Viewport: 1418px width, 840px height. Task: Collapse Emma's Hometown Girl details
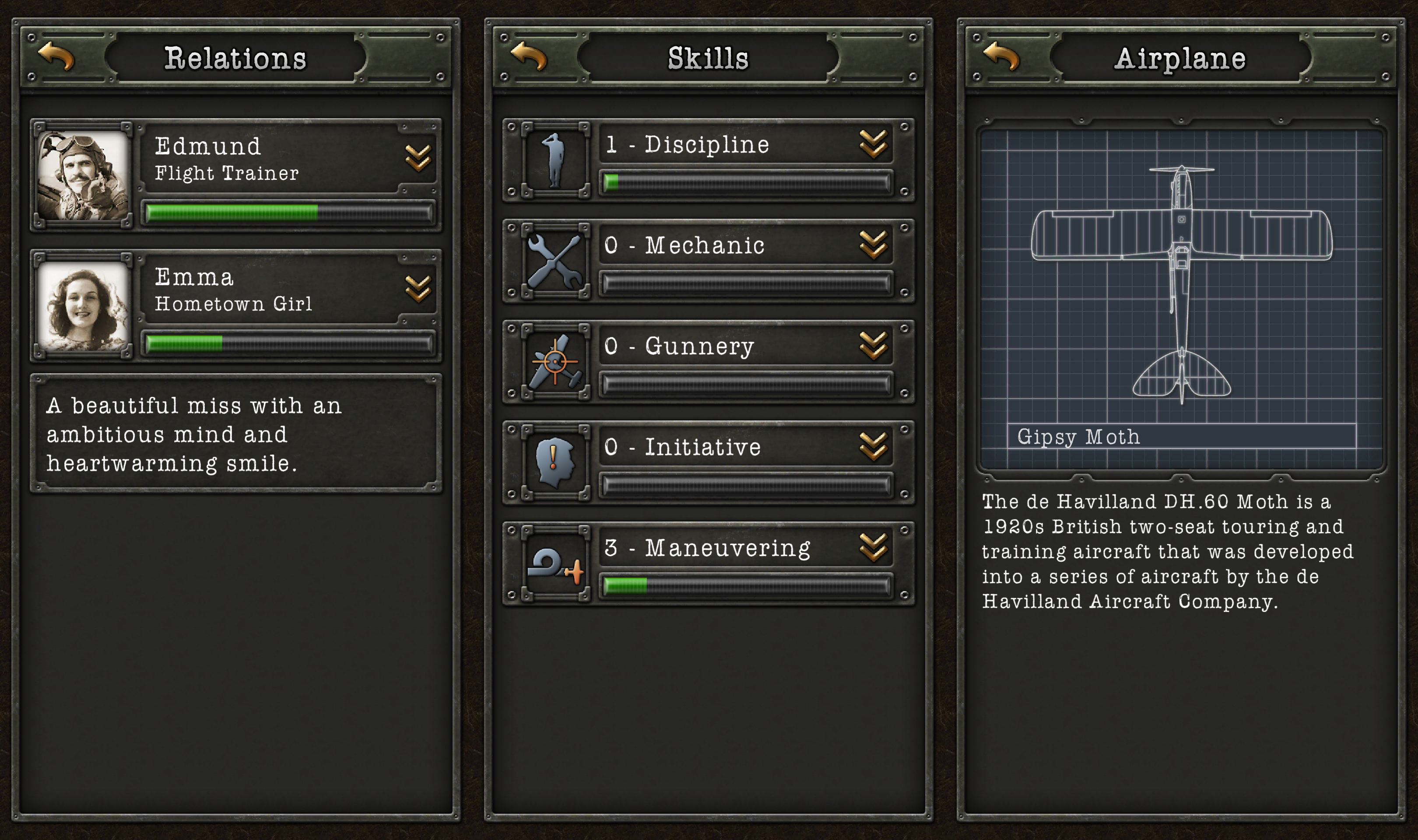tap(418, 289)
